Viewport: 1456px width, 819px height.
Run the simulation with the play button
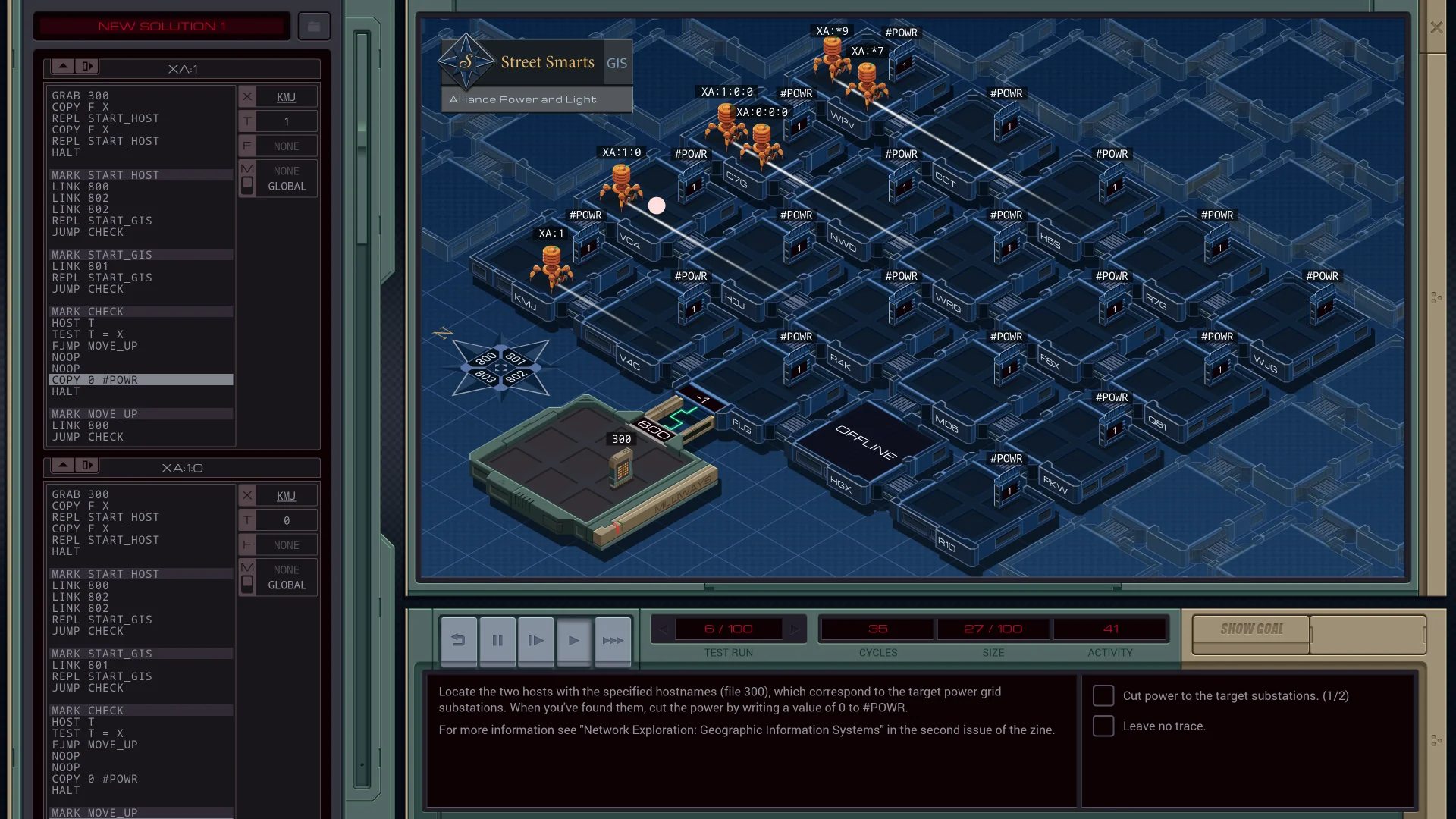pos(574,641)
